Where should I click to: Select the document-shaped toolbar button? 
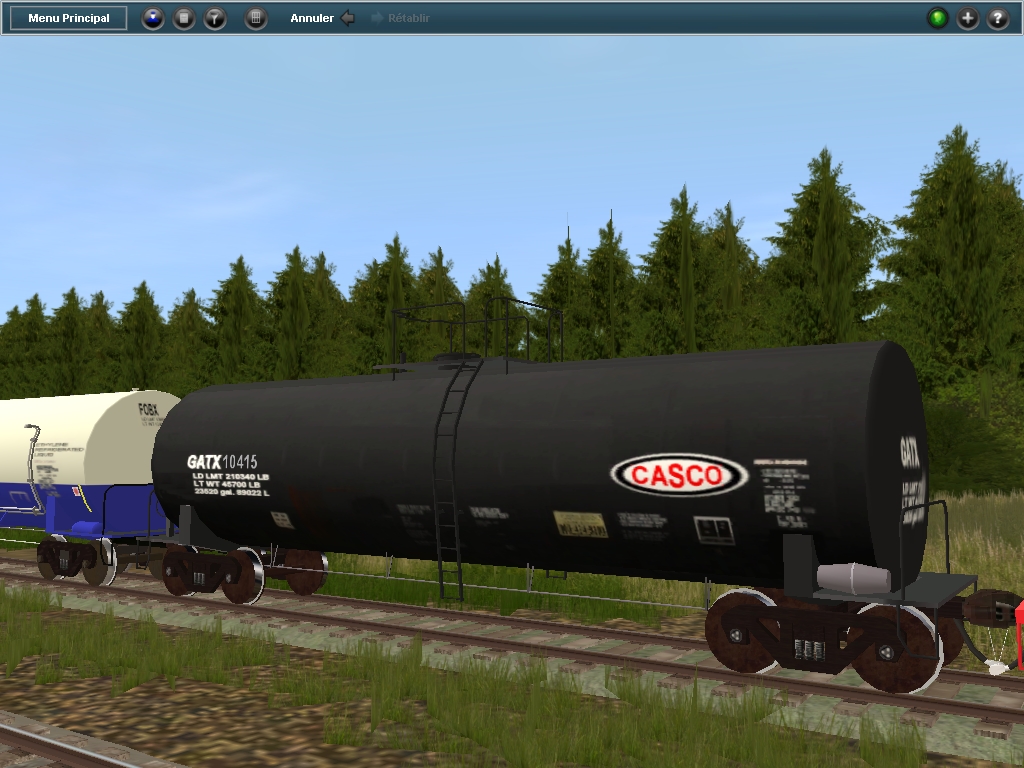point(184,18)
